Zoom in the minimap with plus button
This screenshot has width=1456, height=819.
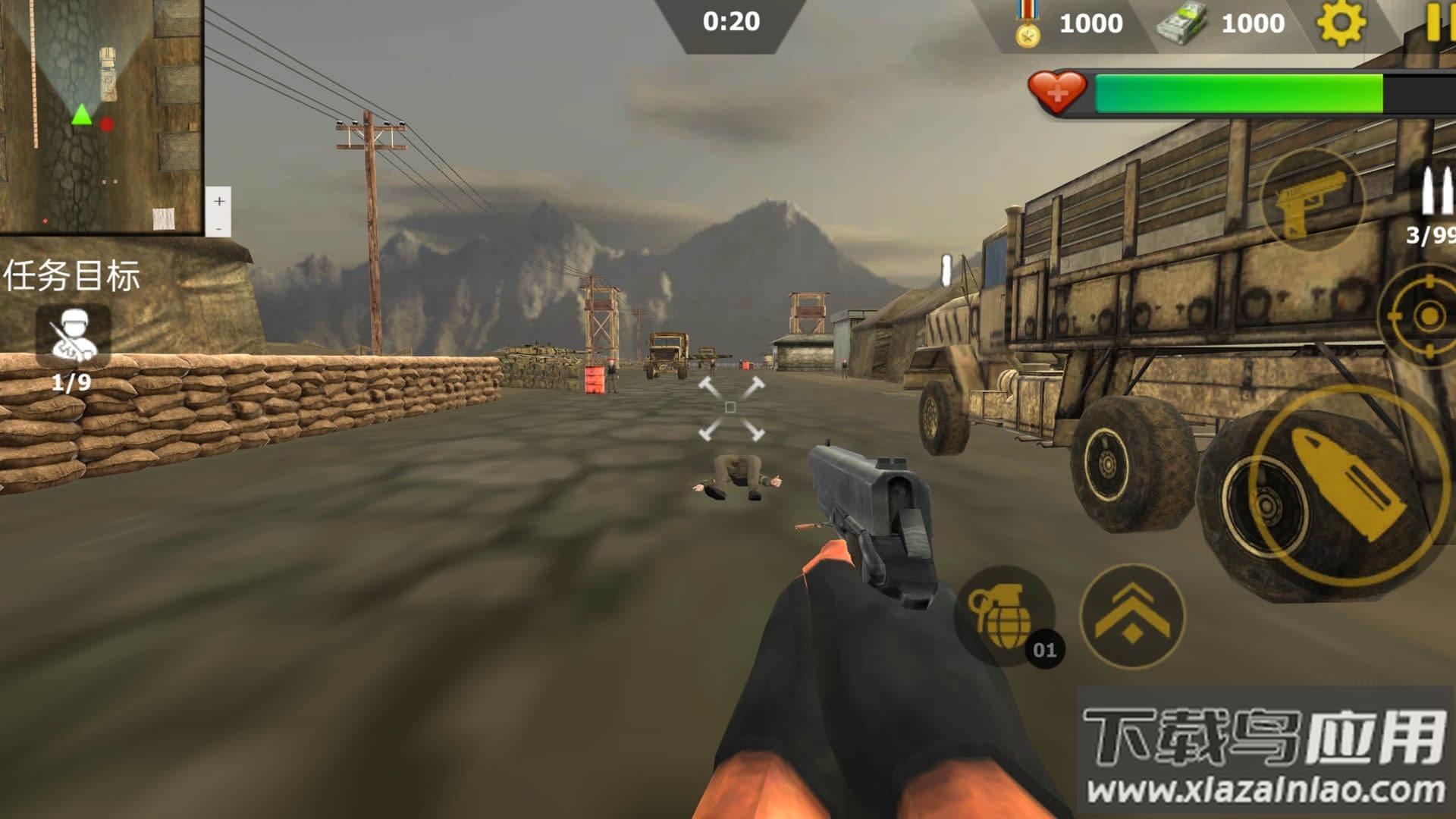pyautogui.click(x=219, y=201)
